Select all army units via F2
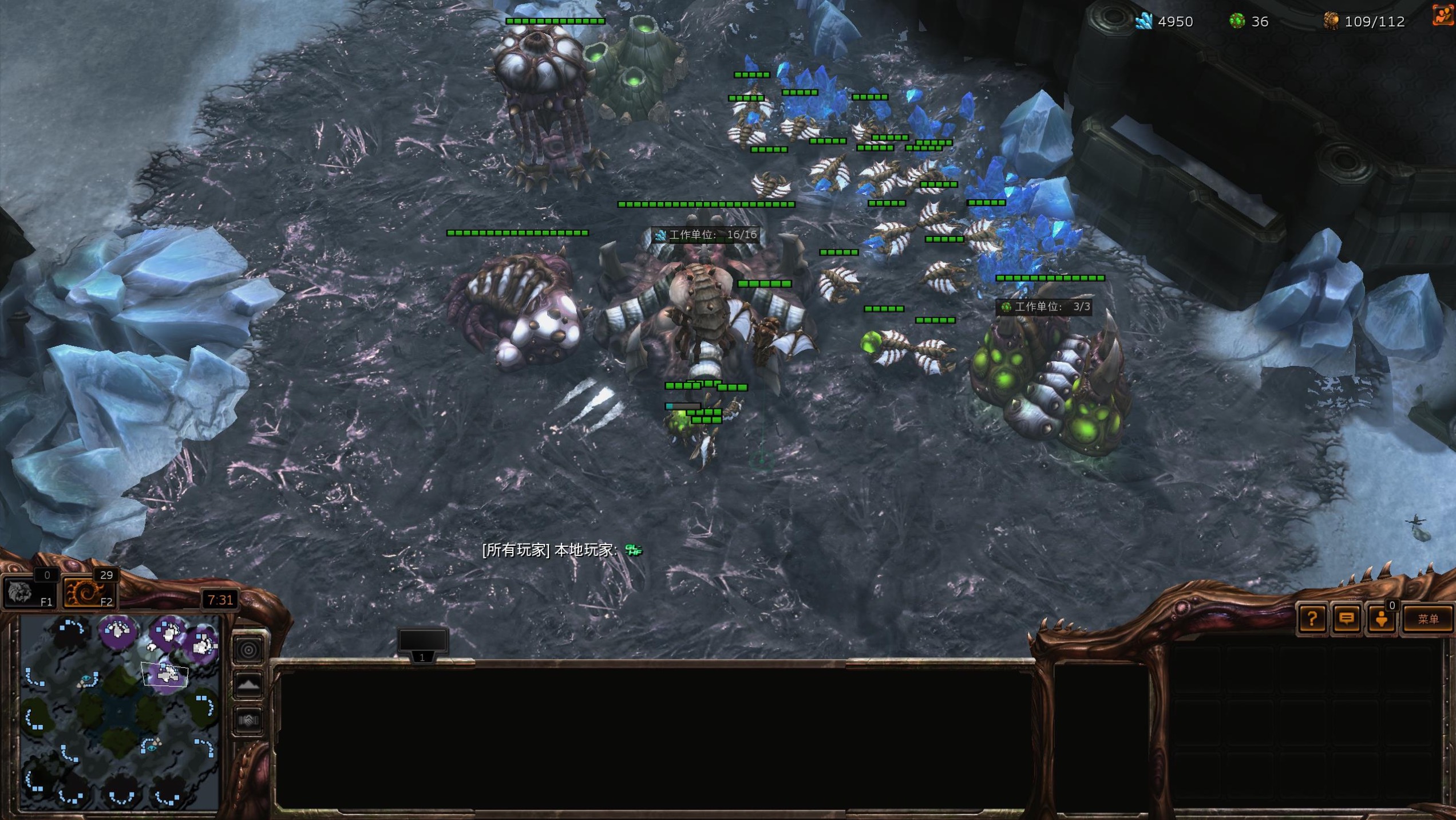Image resolution: width=1456 pixels, height=820 pixels. click(x=89, y=593)
